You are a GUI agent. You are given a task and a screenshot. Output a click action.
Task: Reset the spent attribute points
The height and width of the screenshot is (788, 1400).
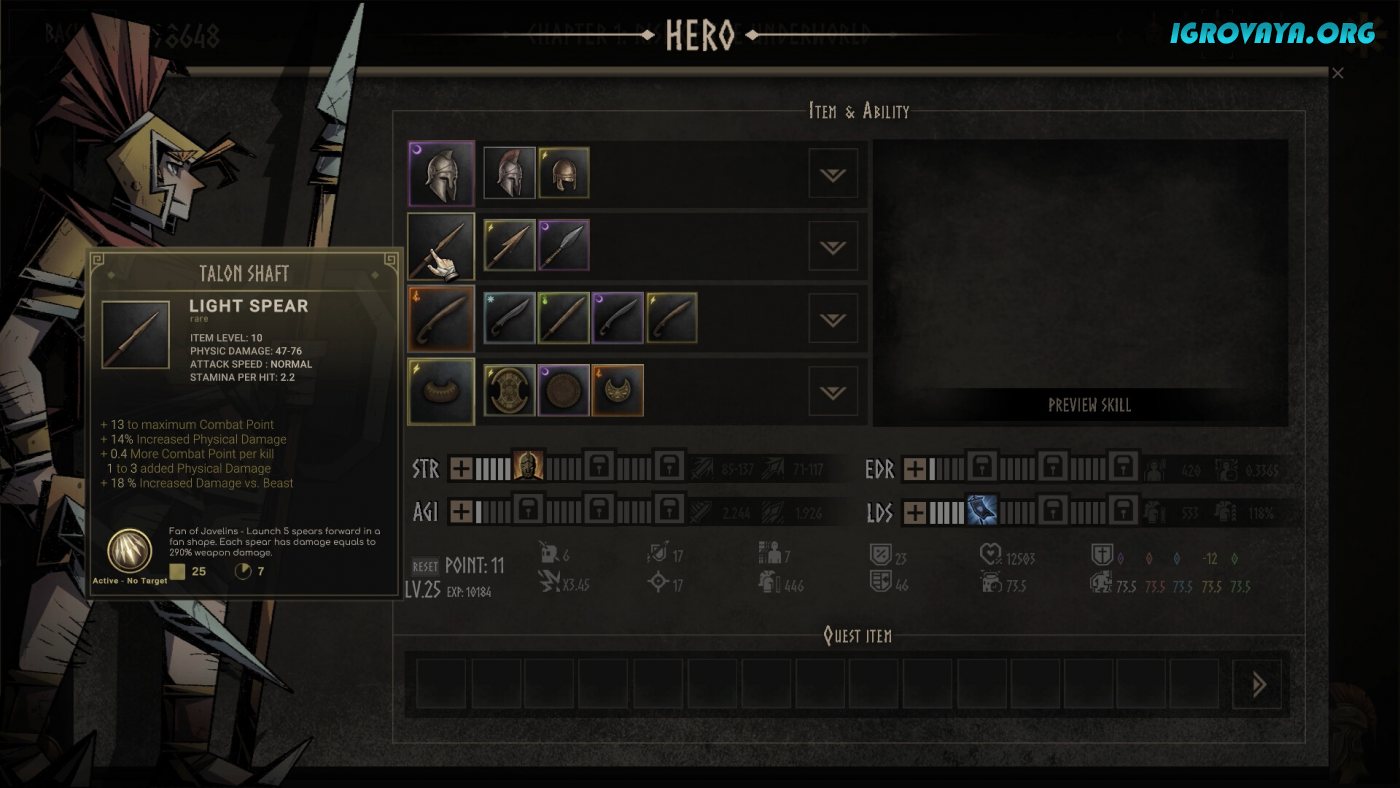[x=425, y=566]
